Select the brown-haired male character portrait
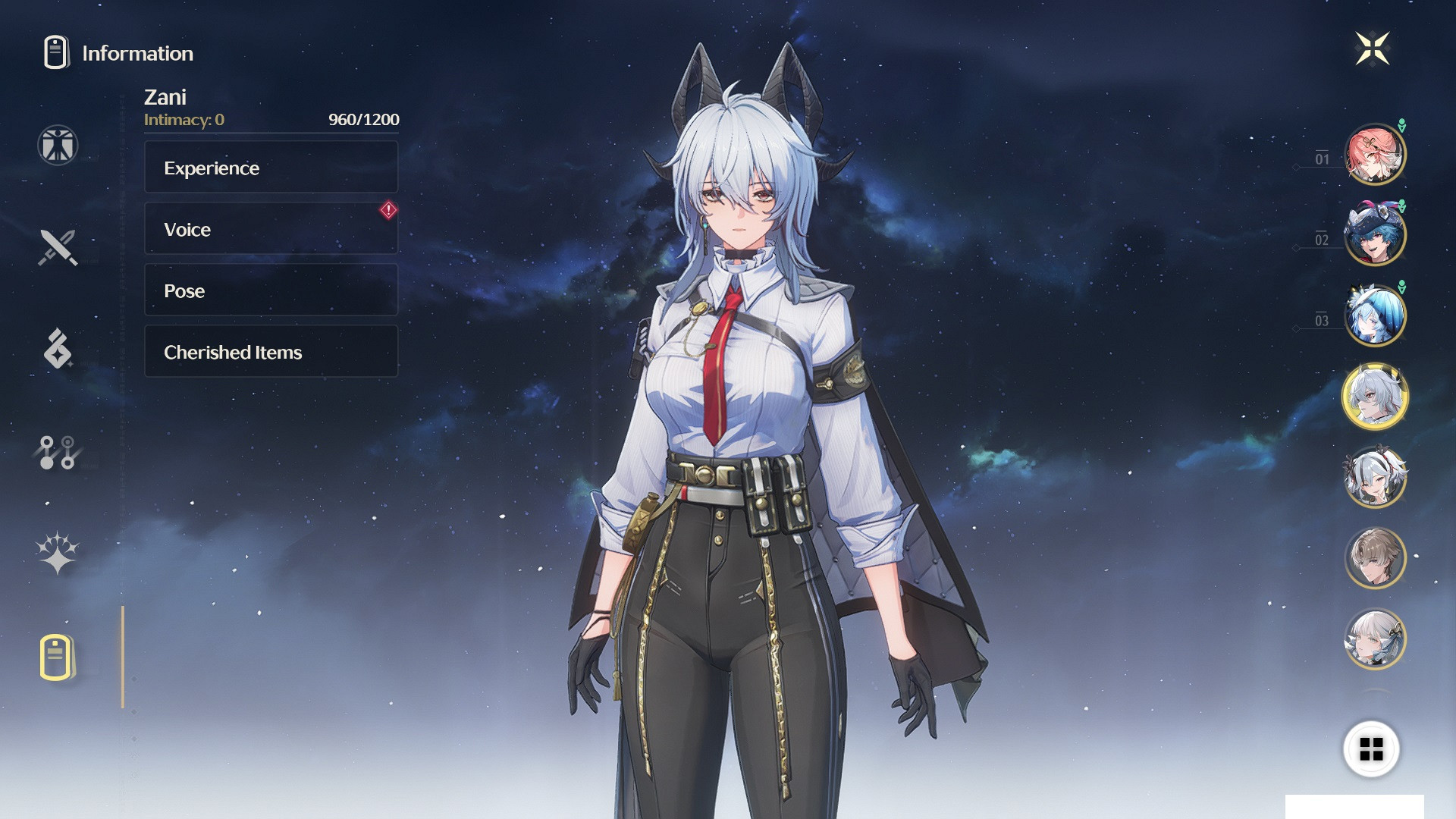Image resolution: width=1456 pixels, height=819 pixels. point(1374,558)
